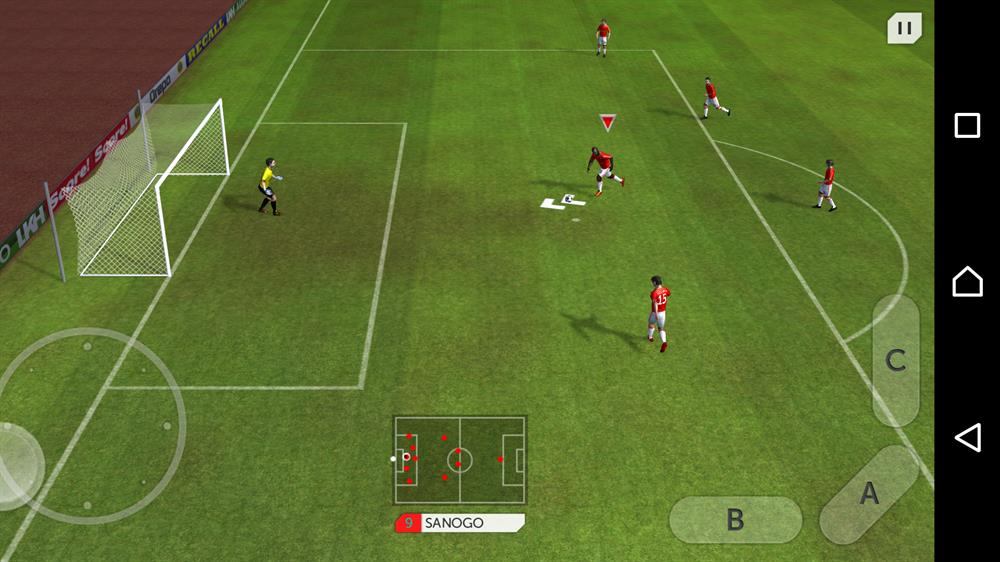Click the pitch minimap radar
1000x562 pixels.
click(459, 460)
